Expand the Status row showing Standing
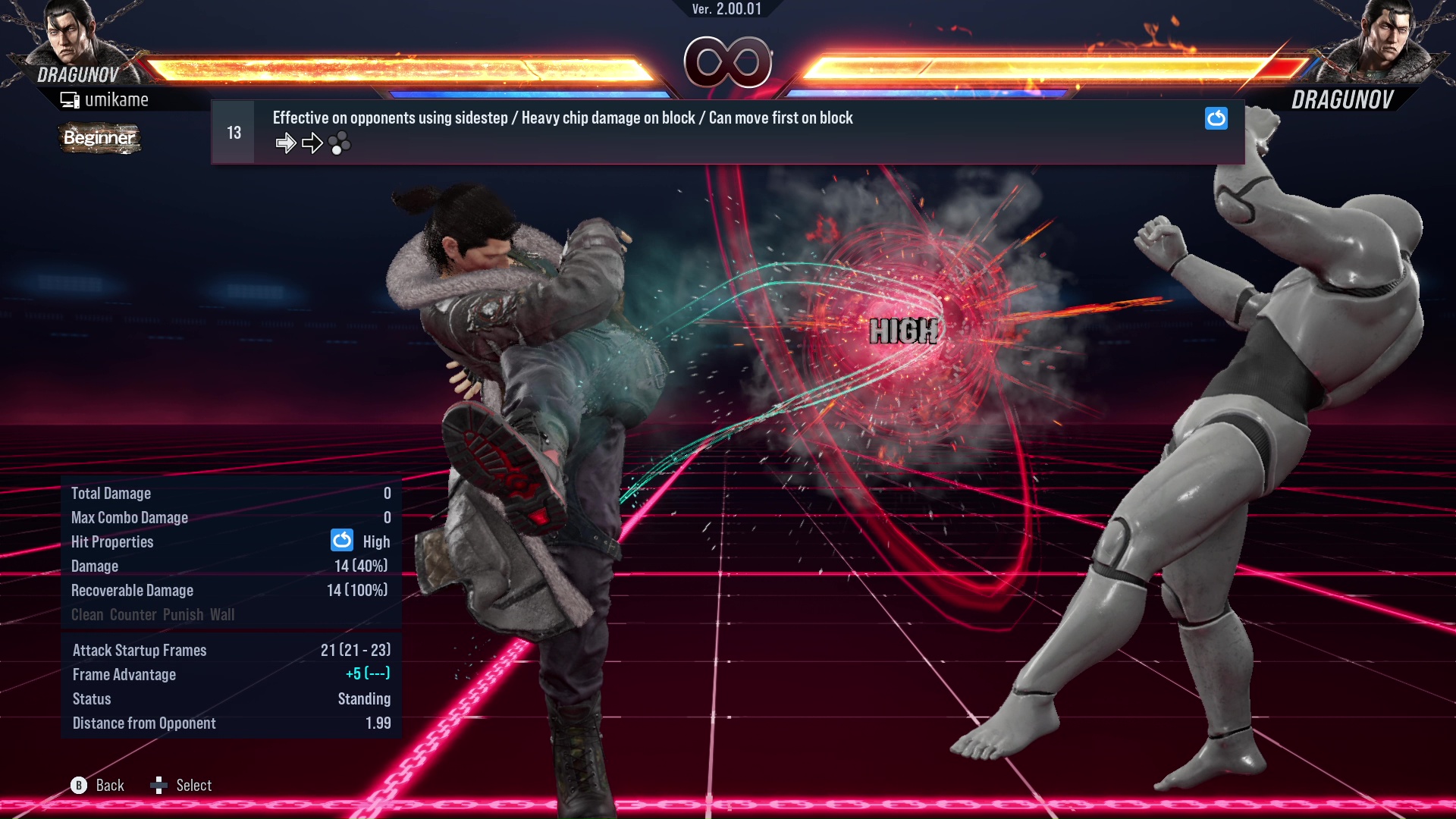This screenshot has width=1456, height=819. tap(364, 698)
